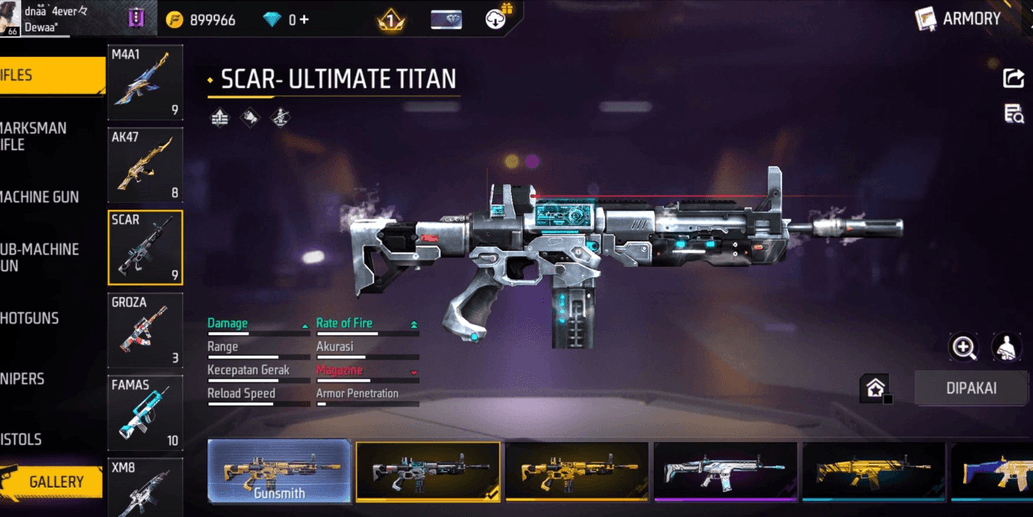Switch to the Machine Gun category
Viewport: 1033px width, 517px height.
click(40, 197)
